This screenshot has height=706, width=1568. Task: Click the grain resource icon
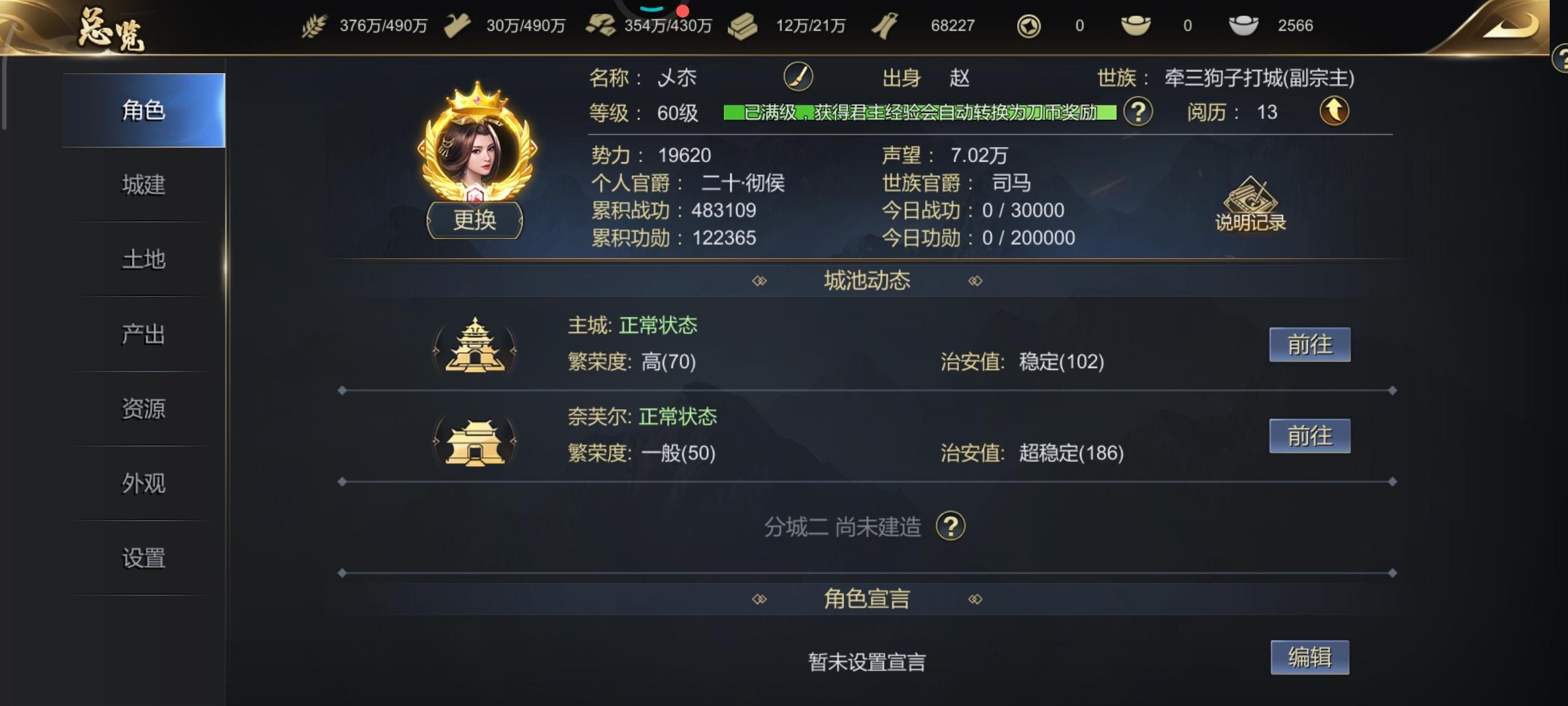(314, 25)
